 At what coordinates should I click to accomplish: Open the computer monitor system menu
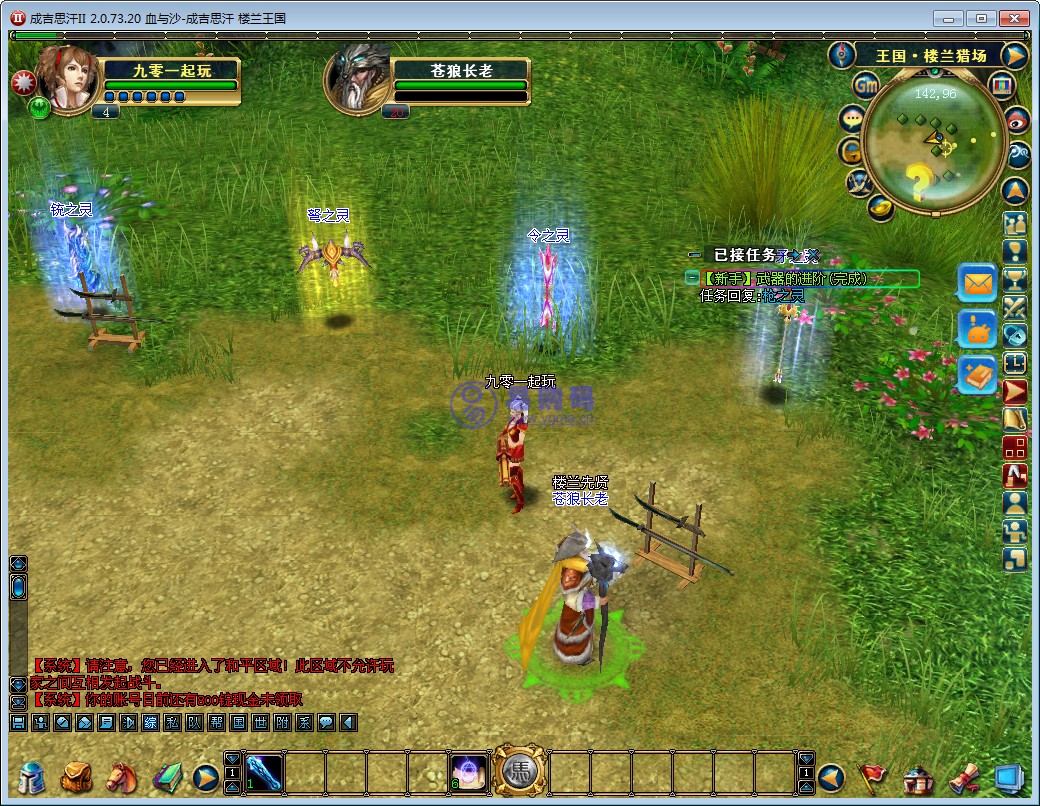coord(1008,777)
